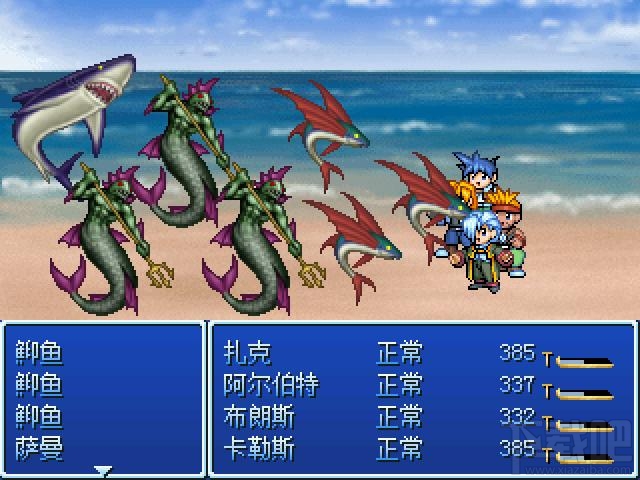The width and height of the screenshot is (640, 480).
Task: Target 萨曼 in the enemy list
Action: point(40,448)
